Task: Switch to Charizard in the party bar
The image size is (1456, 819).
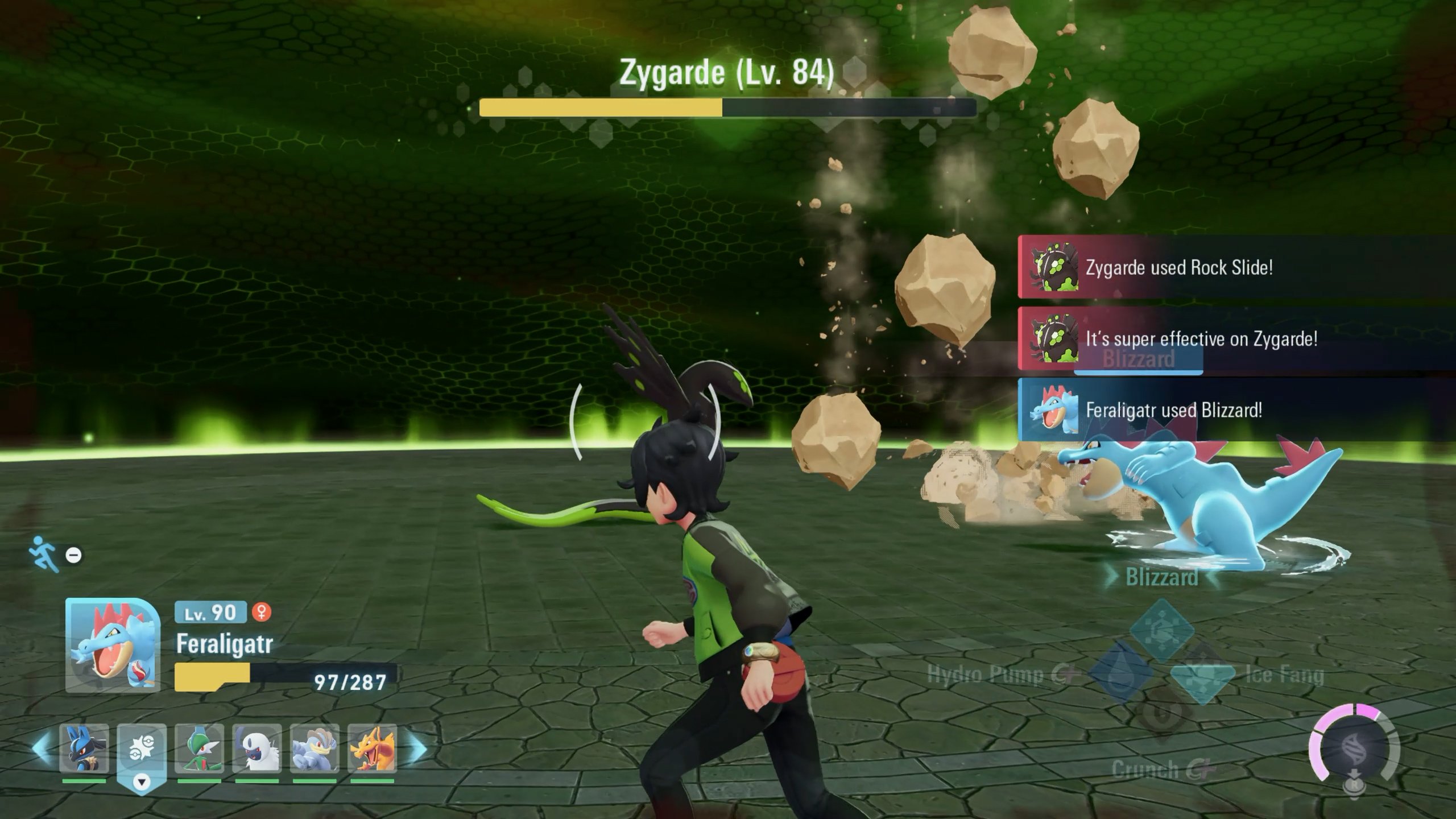Action: pos(372,749)
